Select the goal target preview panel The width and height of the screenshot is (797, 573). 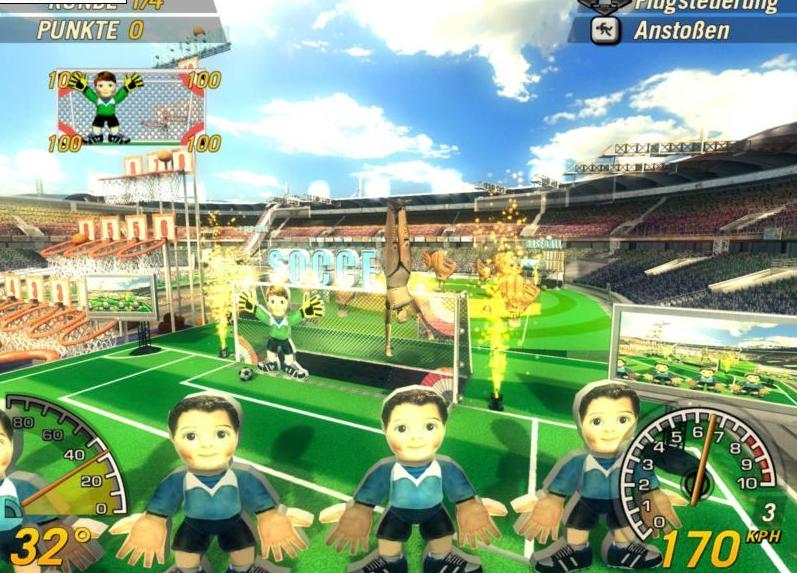click(131, 108)
